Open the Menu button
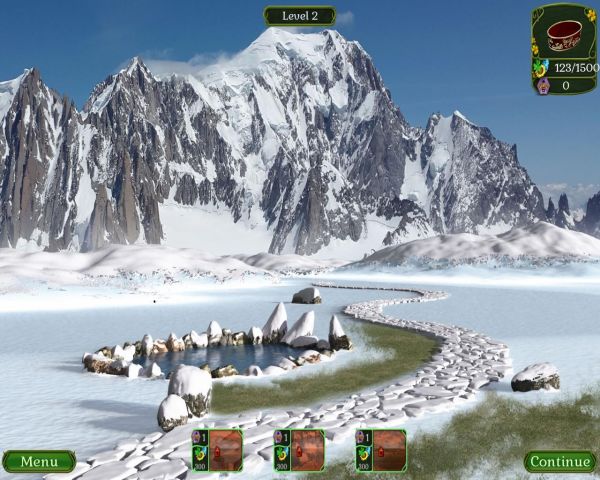The width and height of the screenshot is (600, 480). (39, 461)
